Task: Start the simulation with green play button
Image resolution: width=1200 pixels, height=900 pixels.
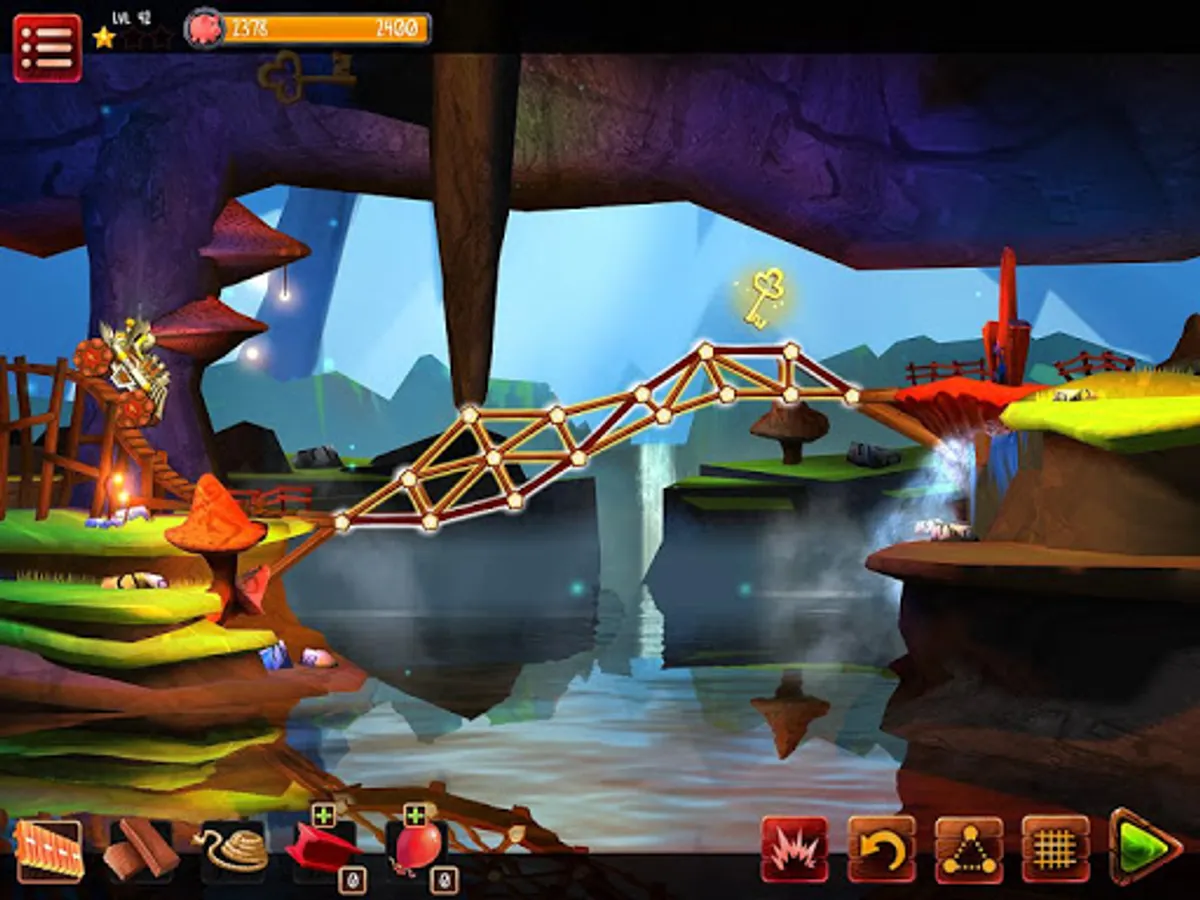Action: tap(1145, 850)
